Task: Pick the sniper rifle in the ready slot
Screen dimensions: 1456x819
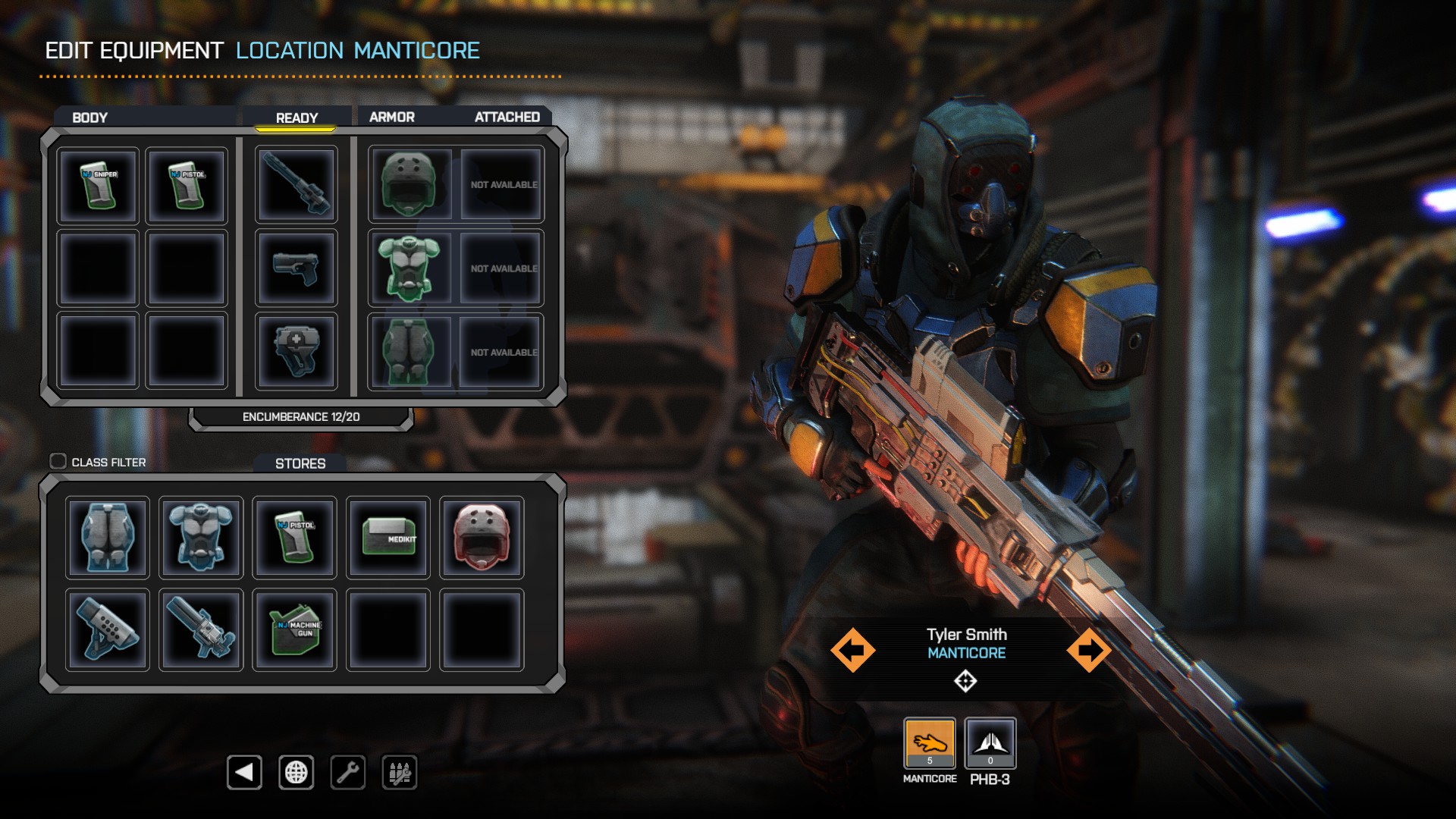Action: (297, 185)
